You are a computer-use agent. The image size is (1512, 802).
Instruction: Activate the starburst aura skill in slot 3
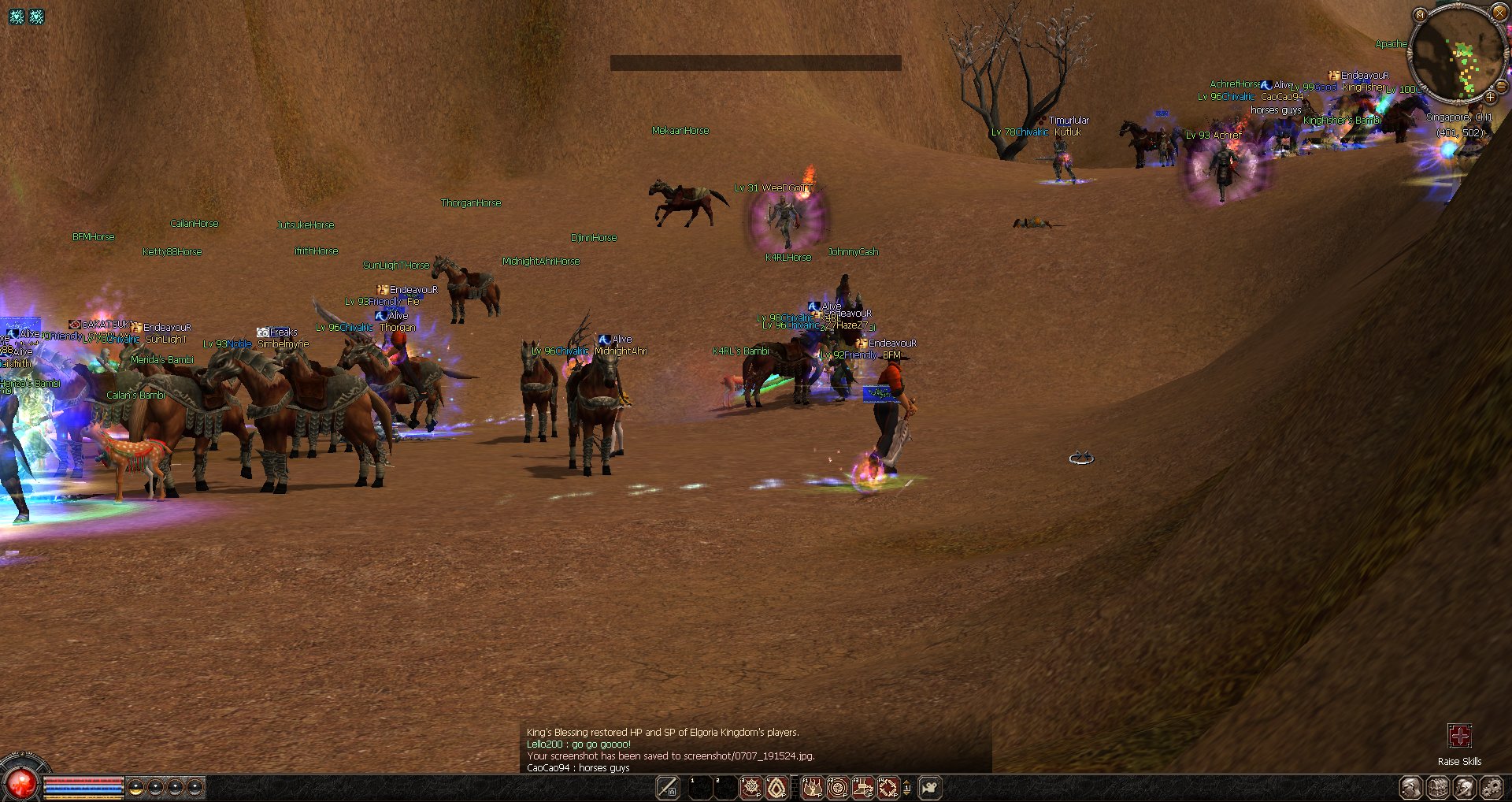point(751,787)
